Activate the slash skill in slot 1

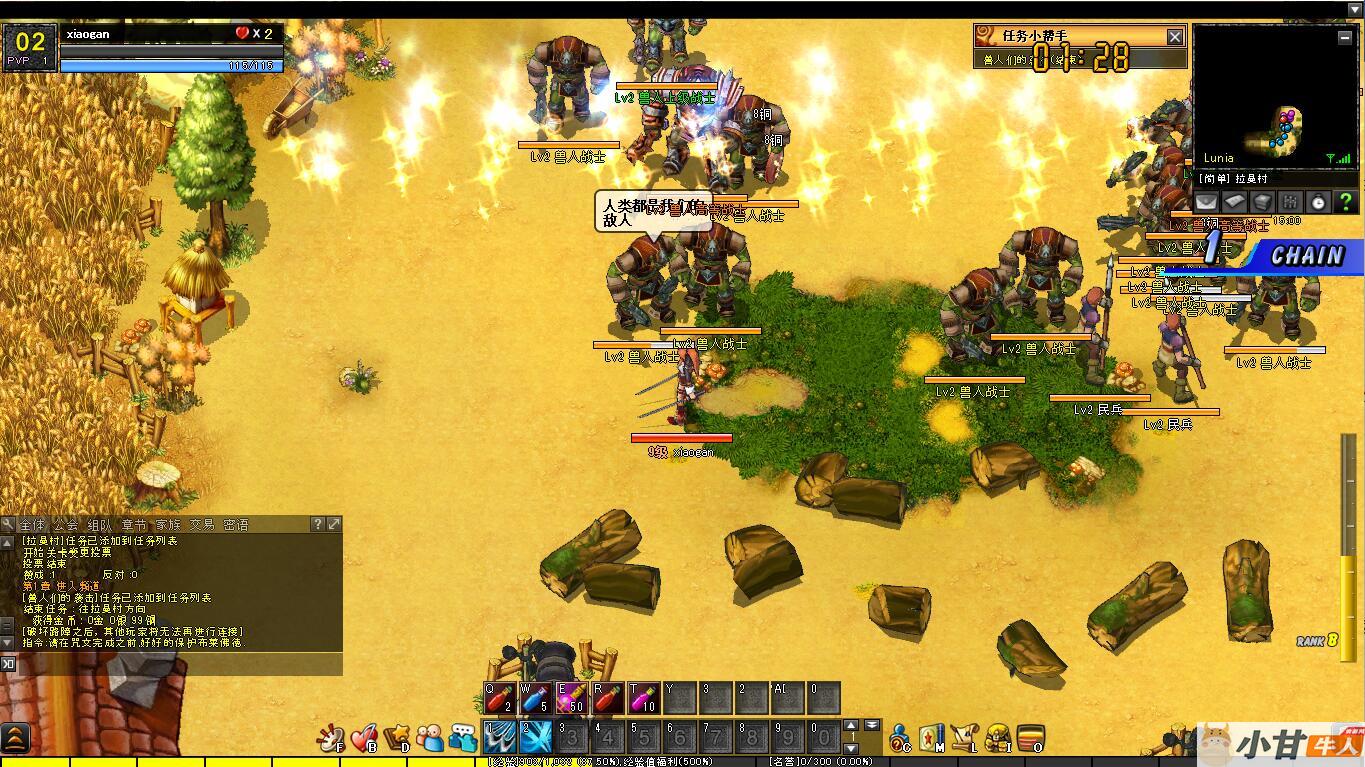tap(499, 738)
